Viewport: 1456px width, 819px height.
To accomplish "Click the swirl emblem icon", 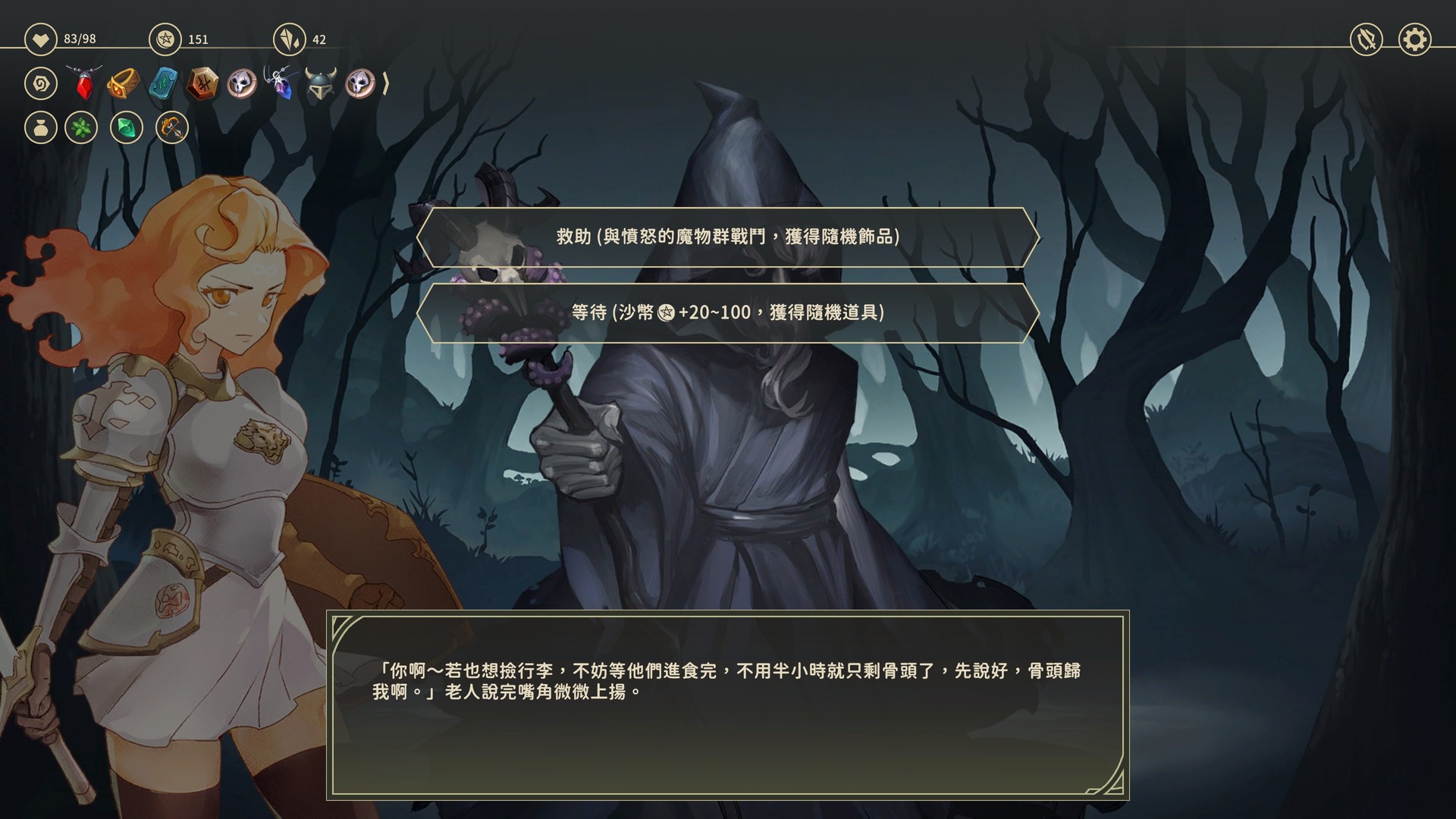I will pos(41,83).
